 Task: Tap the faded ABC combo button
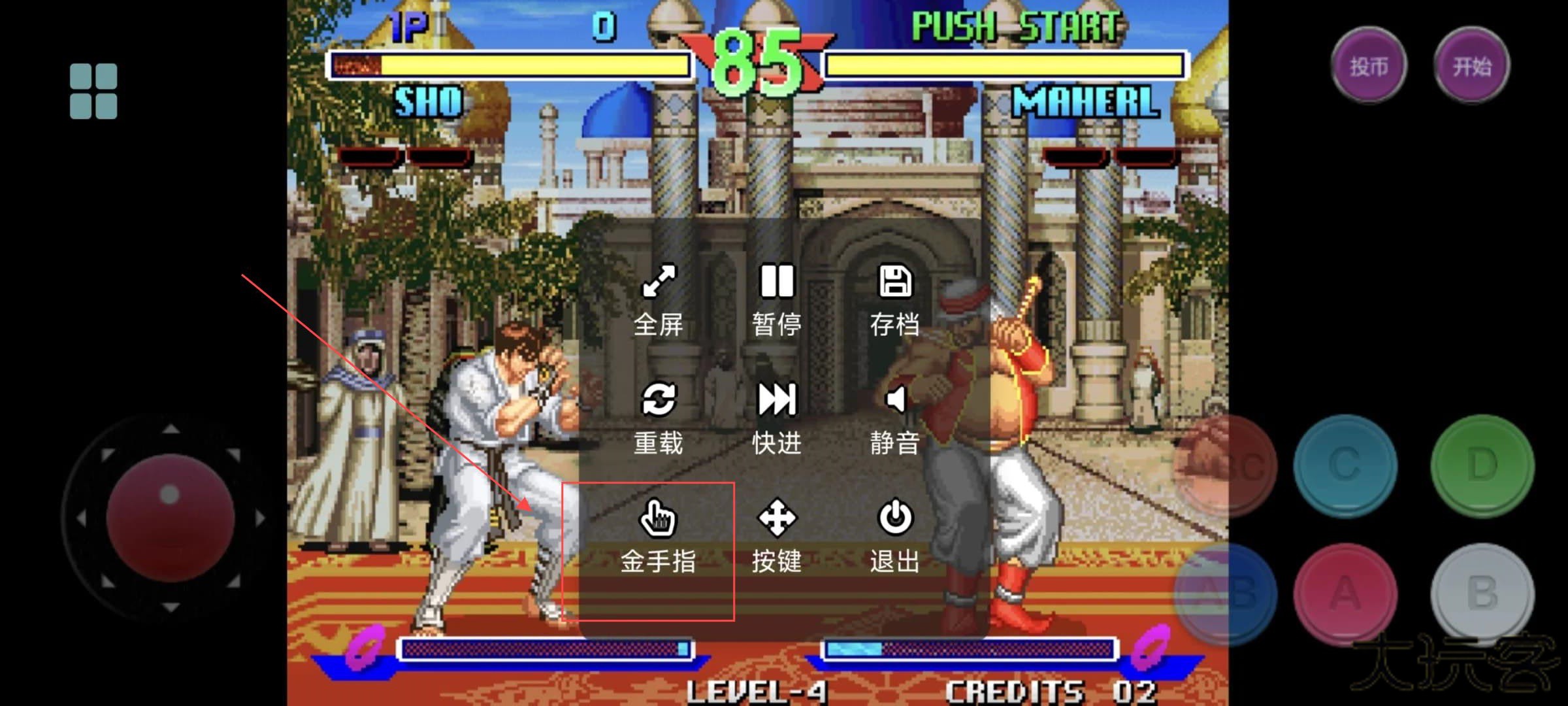(x=1226, y=465)
